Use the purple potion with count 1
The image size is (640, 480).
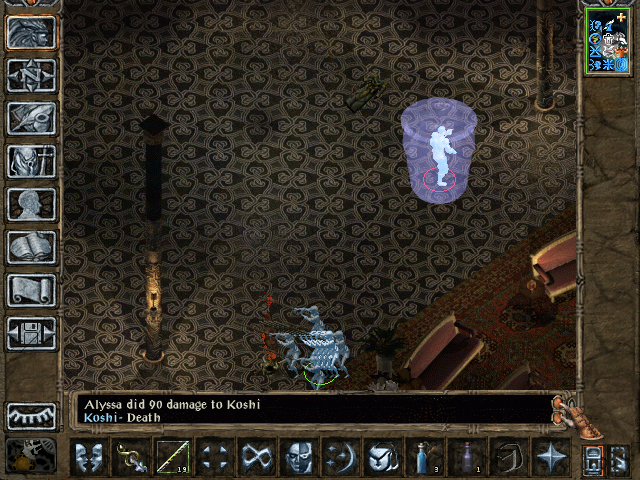coord(466,458)
